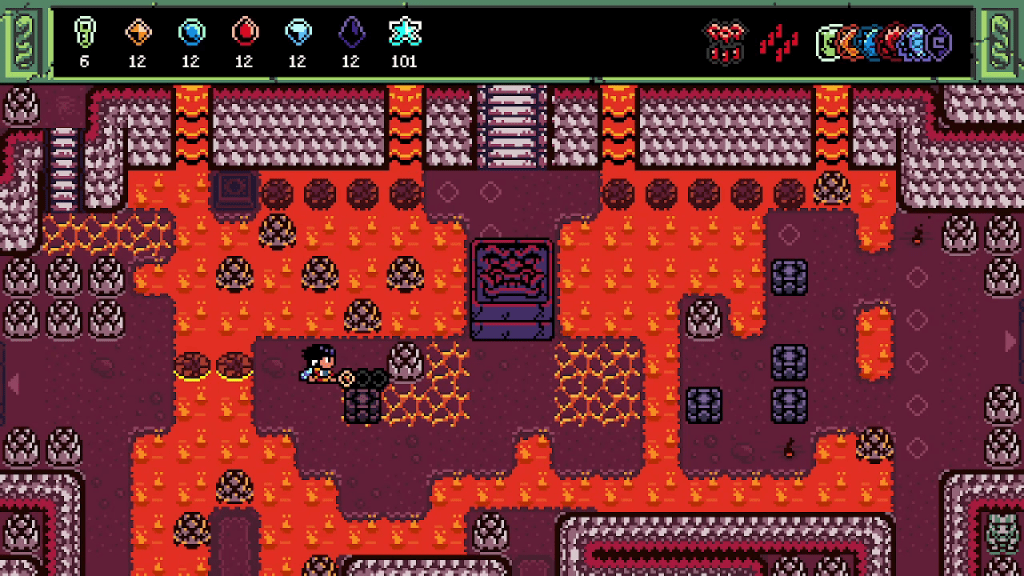Select the green medallion in the HUD
Viewport: 1024px width, 576px height.
[x=828, y=43]
